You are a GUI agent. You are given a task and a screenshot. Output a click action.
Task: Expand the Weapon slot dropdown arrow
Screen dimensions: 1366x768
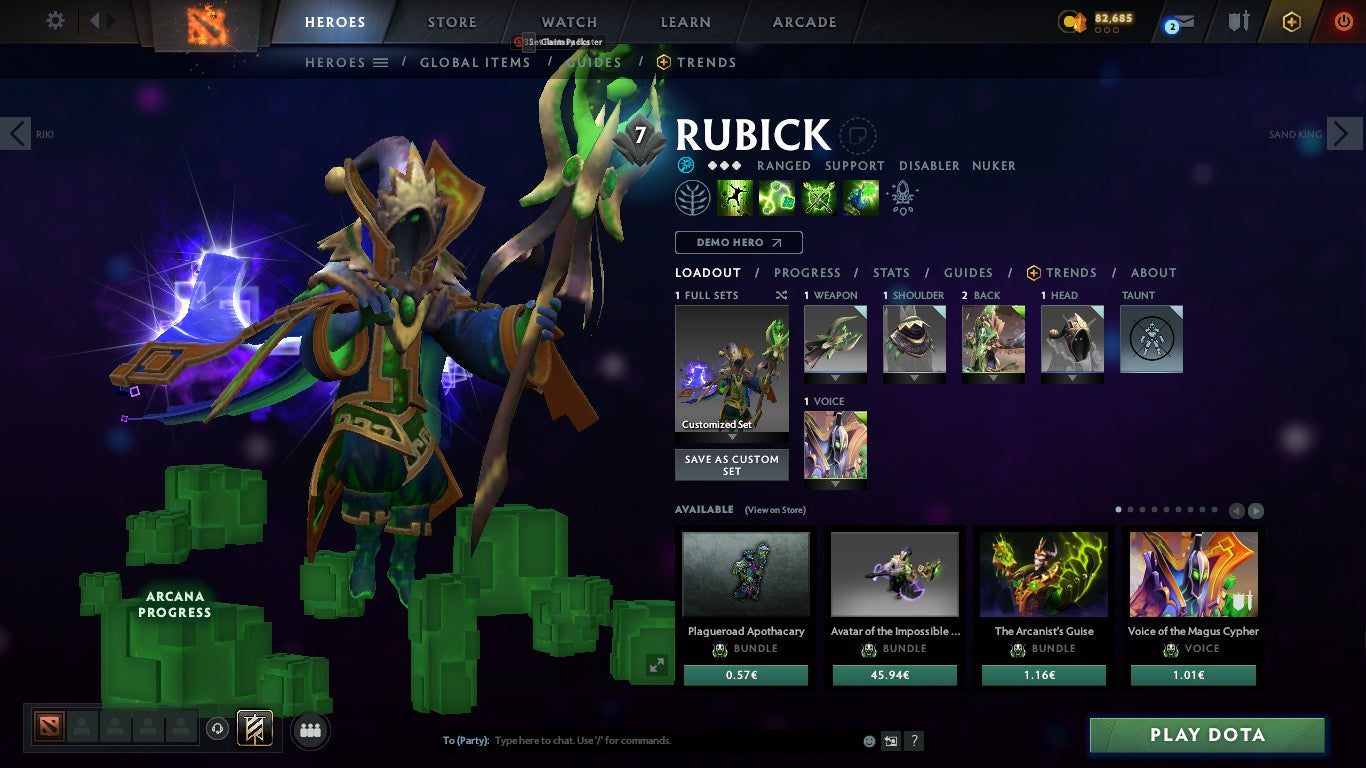tap(835, 380)
